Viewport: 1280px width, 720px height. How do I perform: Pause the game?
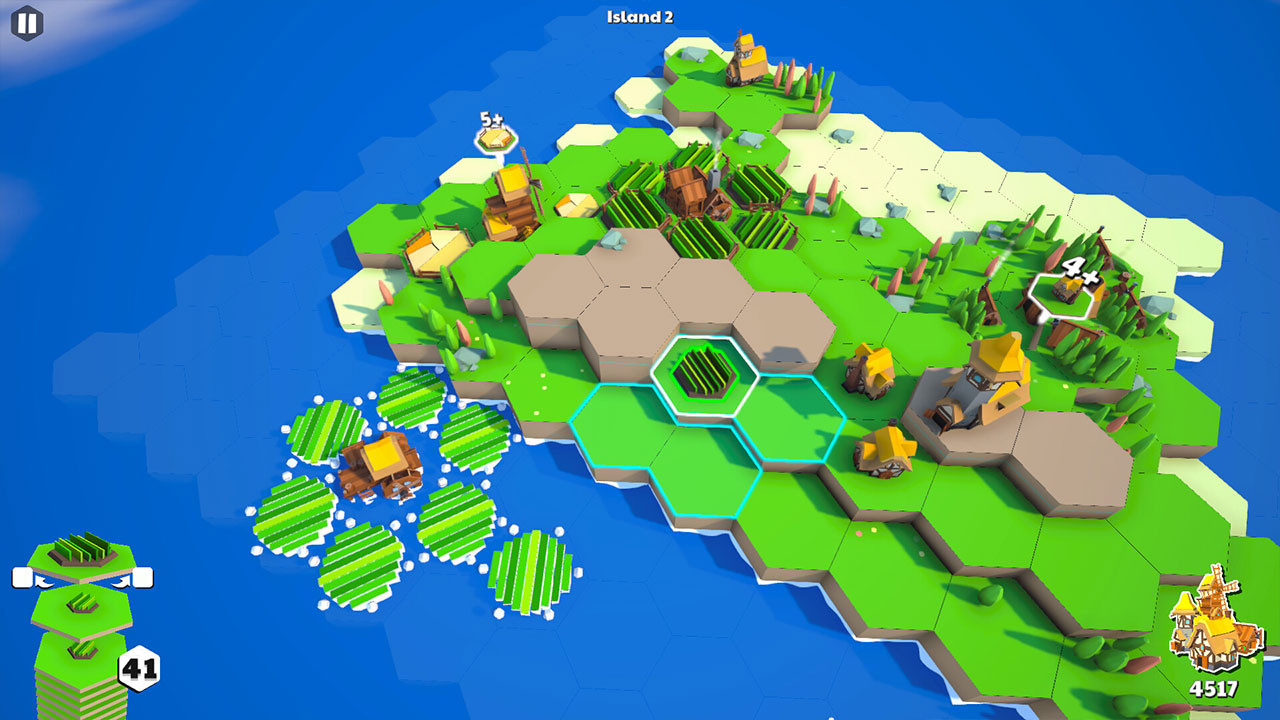pos(25,22)
